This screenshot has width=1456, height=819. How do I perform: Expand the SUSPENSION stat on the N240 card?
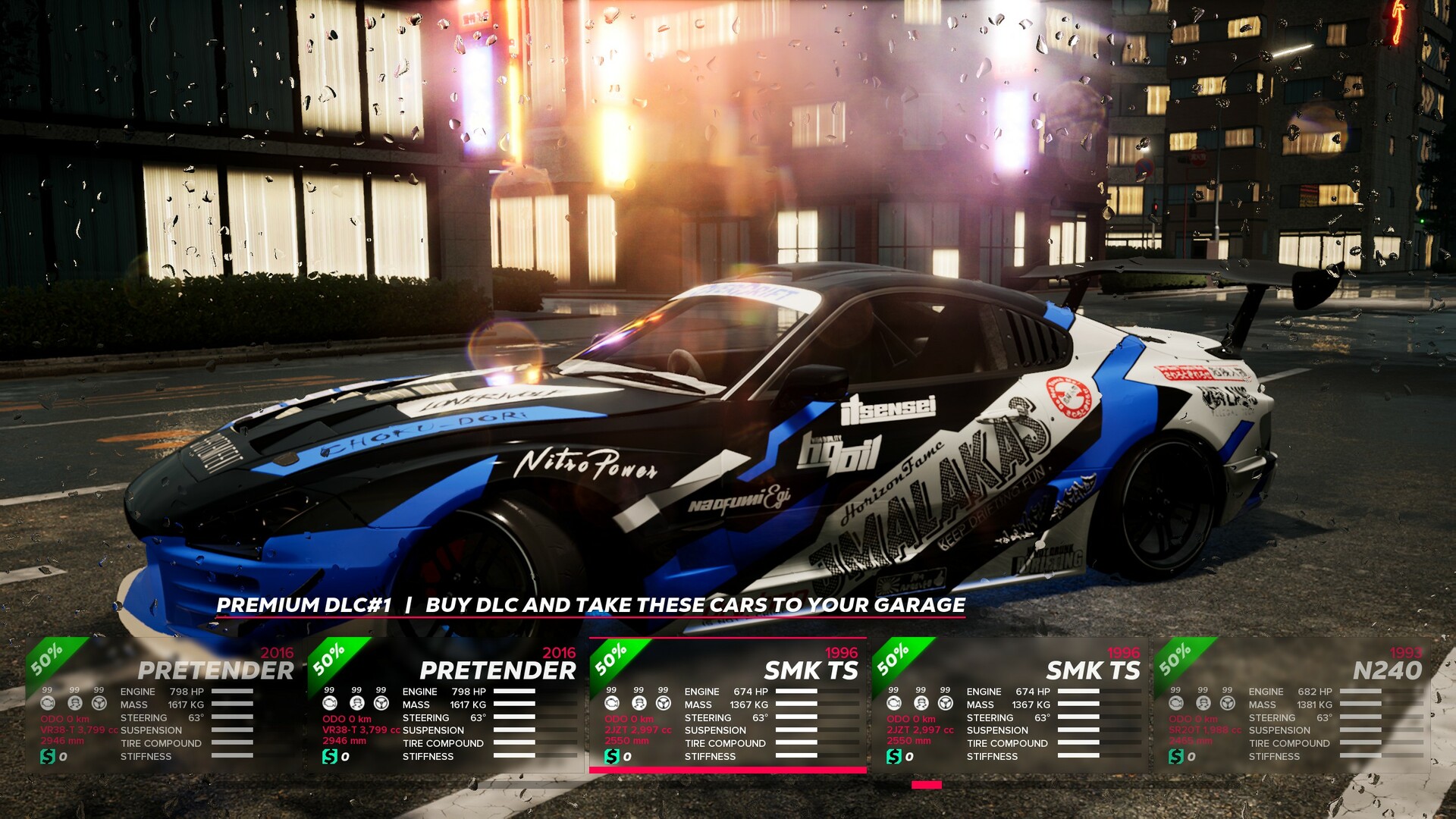point(1281,730)
